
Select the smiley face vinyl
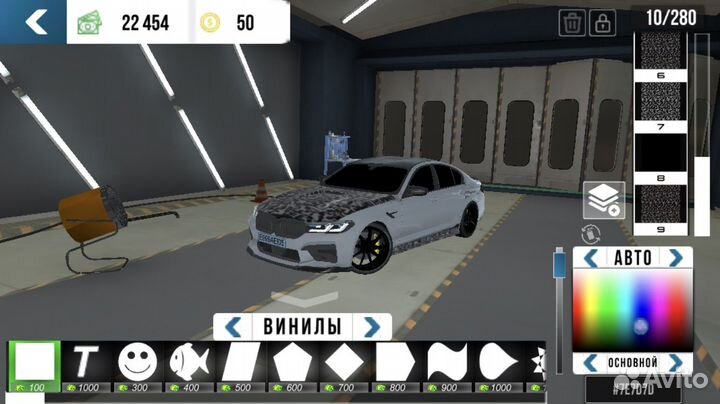pos(138,360)
